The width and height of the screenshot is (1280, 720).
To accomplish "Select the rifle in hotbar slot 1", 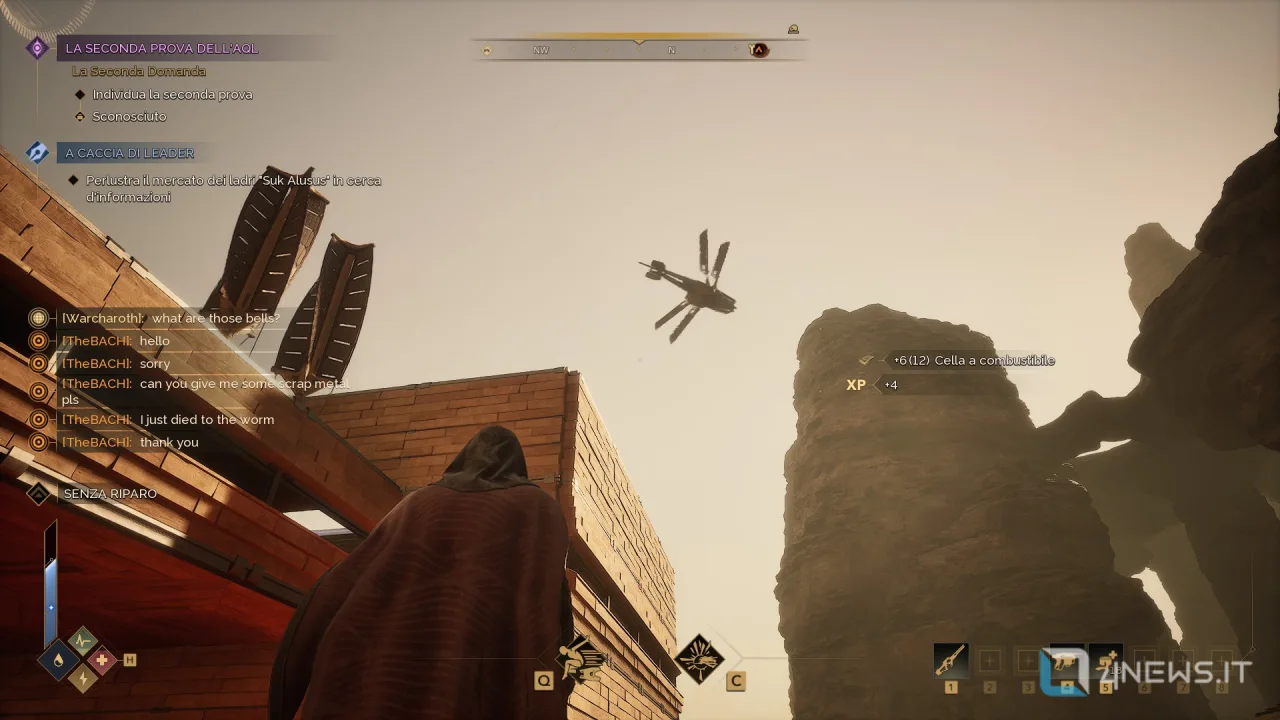I will click(950, 660).
